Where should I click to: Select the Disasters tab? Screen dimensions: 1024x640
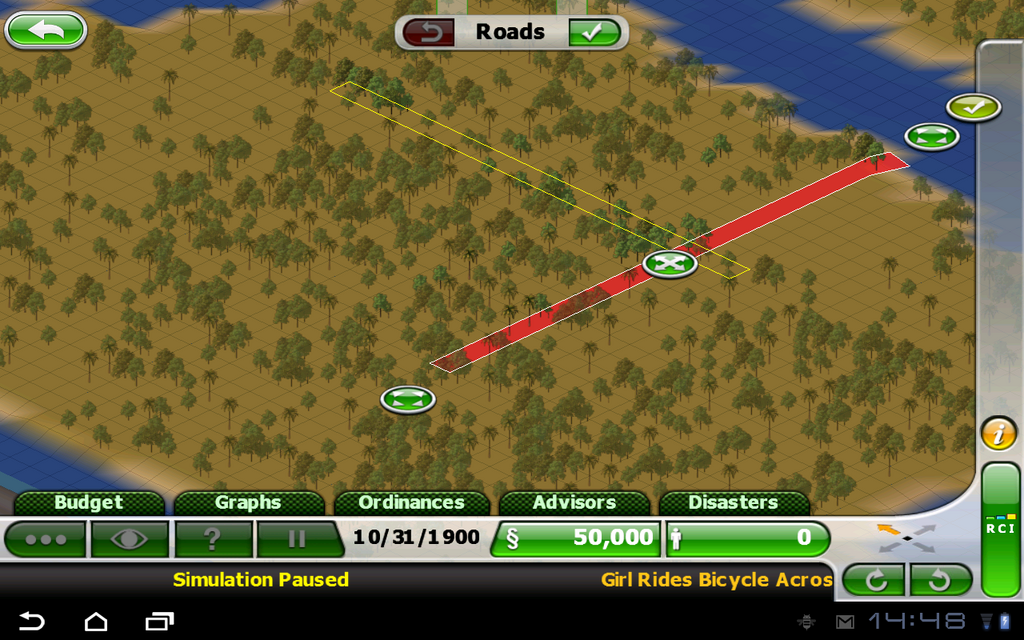732,502
